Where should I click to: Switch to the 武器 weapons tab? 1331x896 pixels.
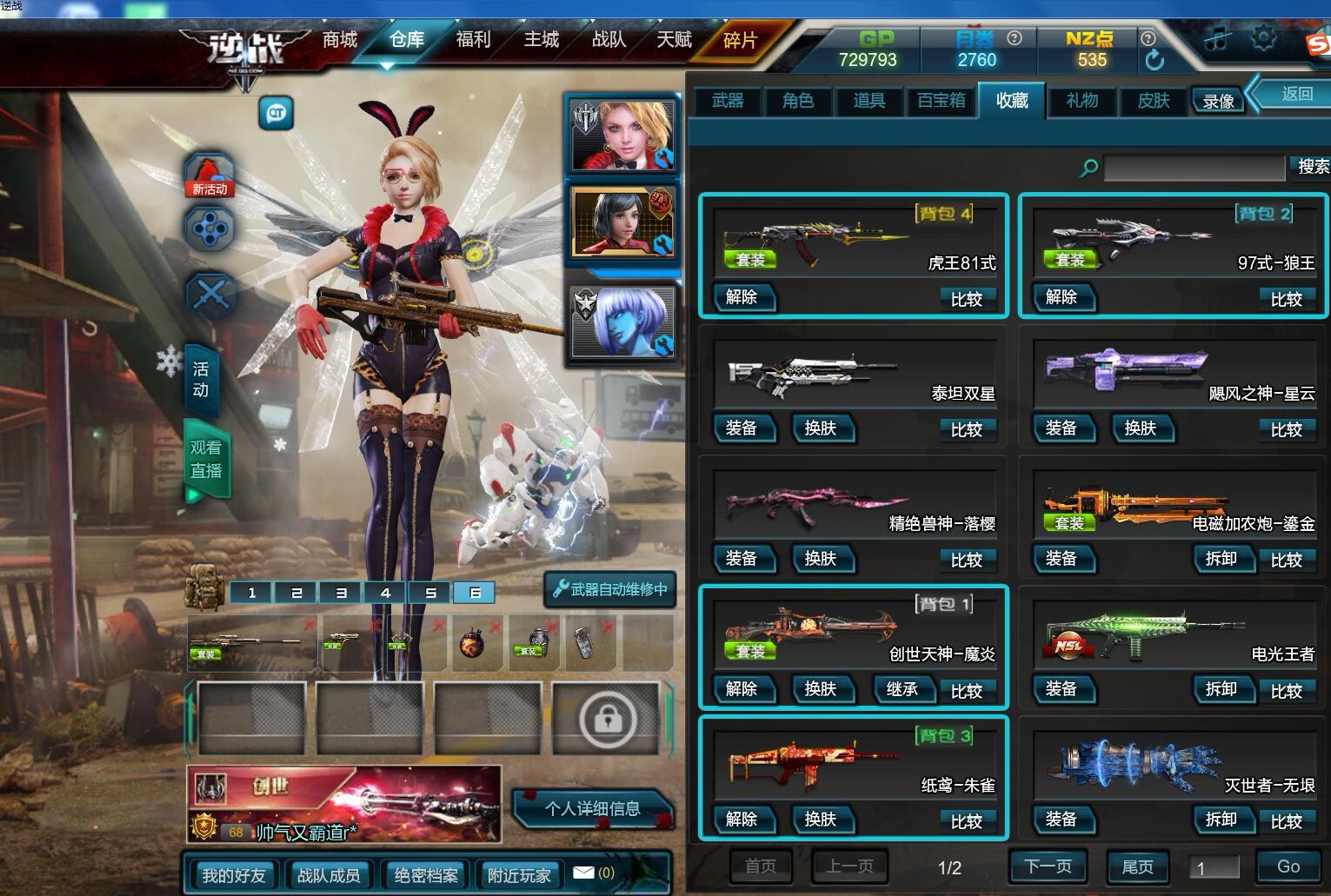[x=728, y=101]
